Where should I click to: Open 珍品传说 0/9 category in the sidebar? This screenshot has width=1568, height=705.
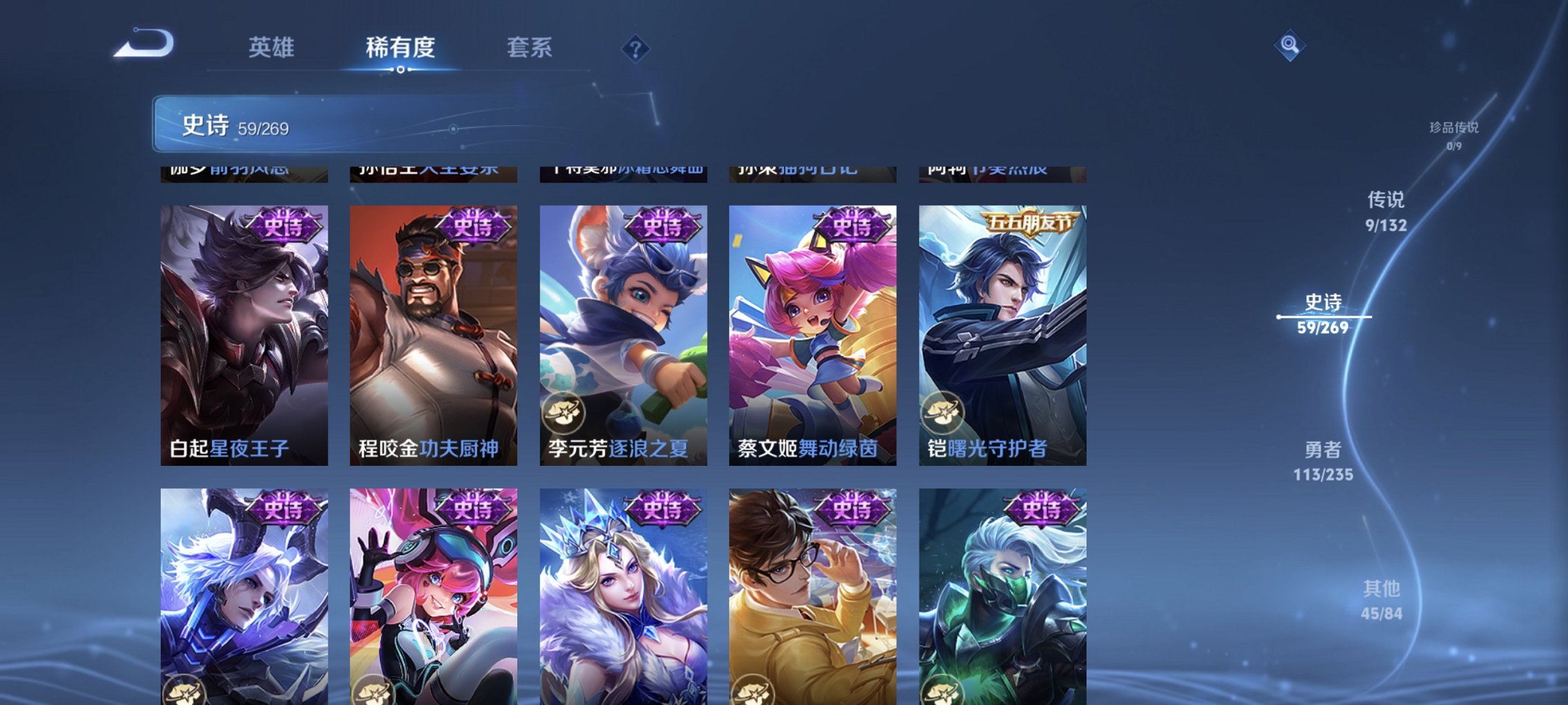(1455, 135)
